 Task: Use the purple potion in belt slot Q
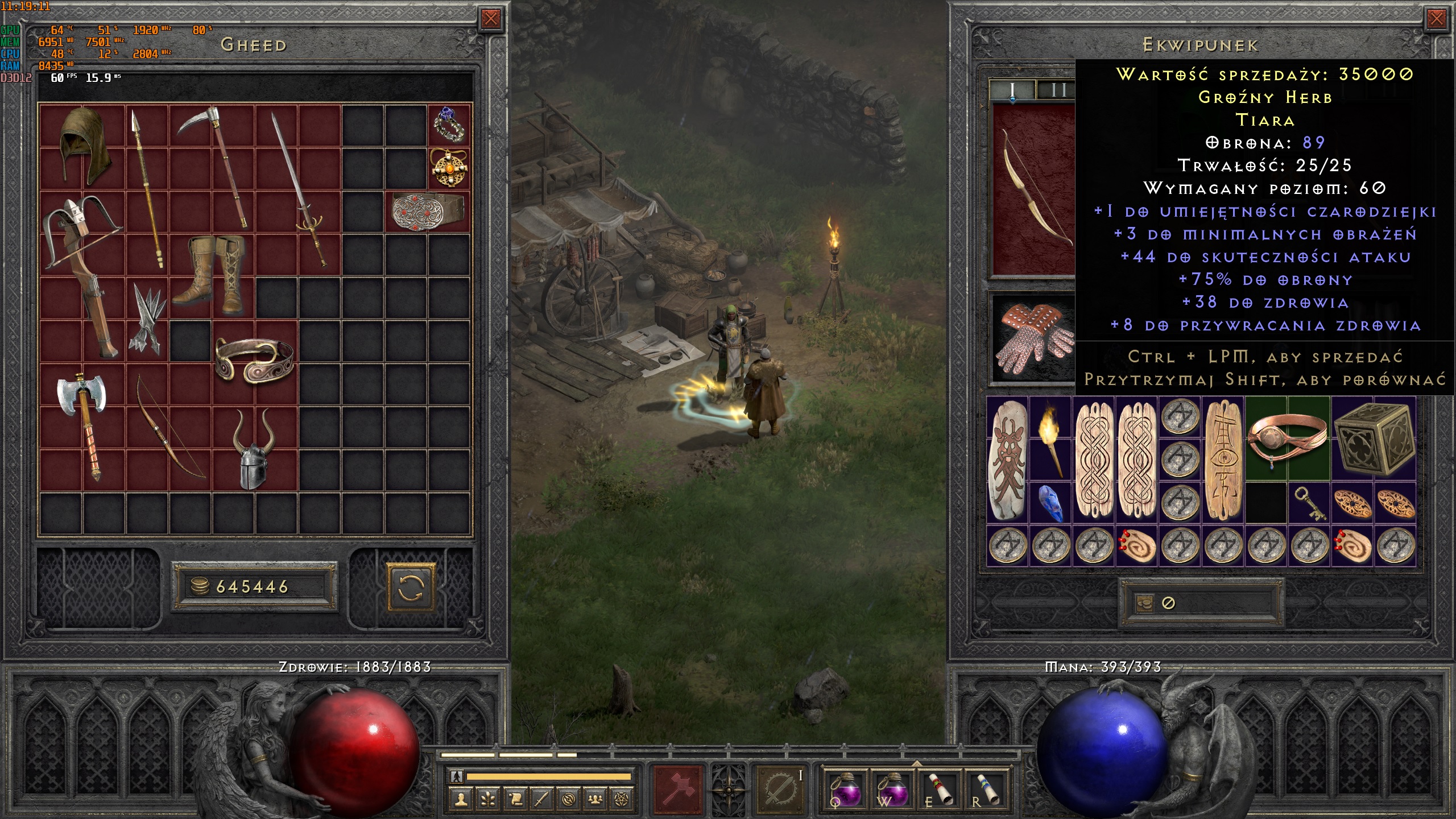845,789
